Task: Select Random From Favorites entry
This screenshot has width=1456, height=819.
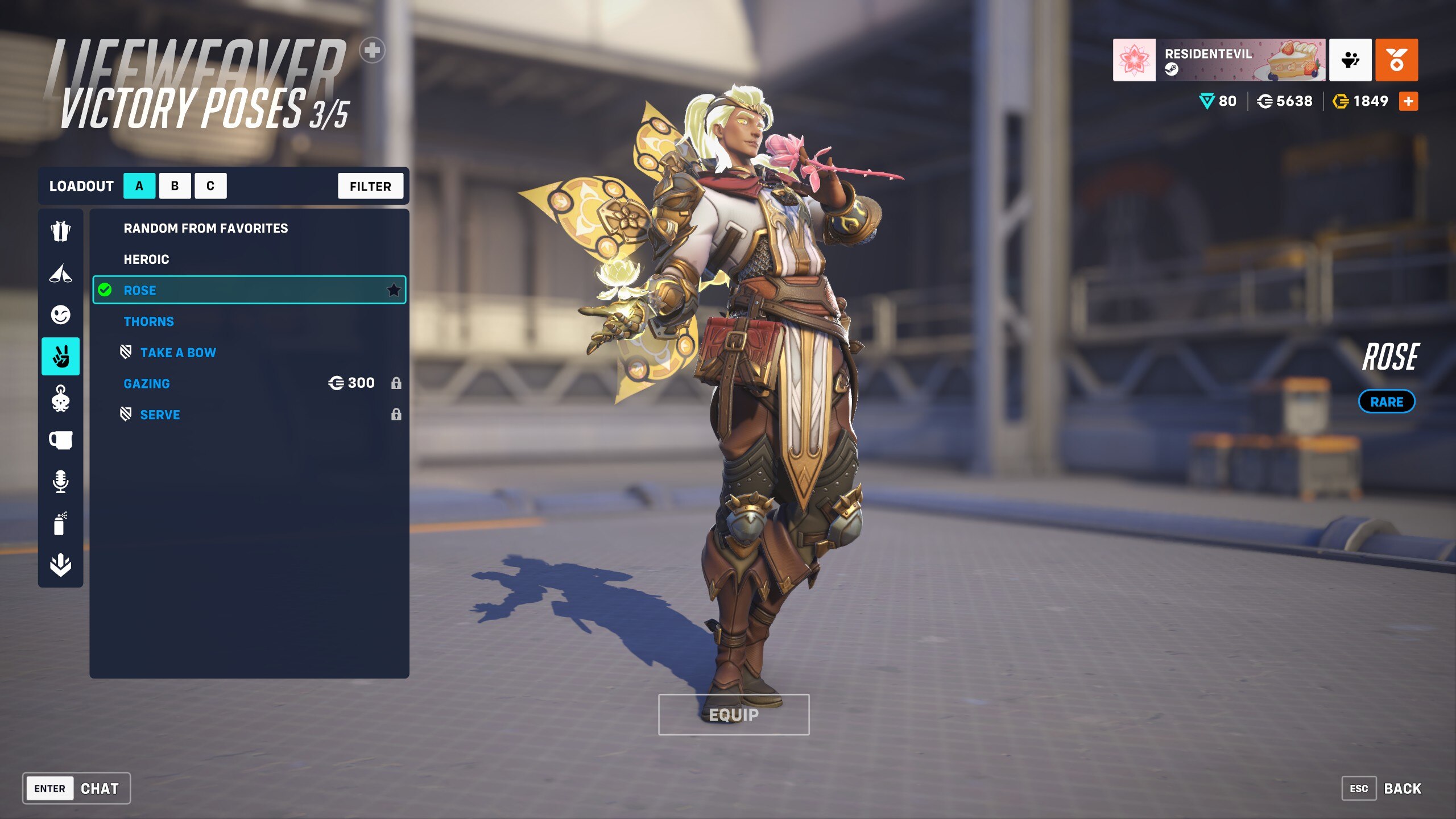Action: pyautogui.click(x=206, y=228)
